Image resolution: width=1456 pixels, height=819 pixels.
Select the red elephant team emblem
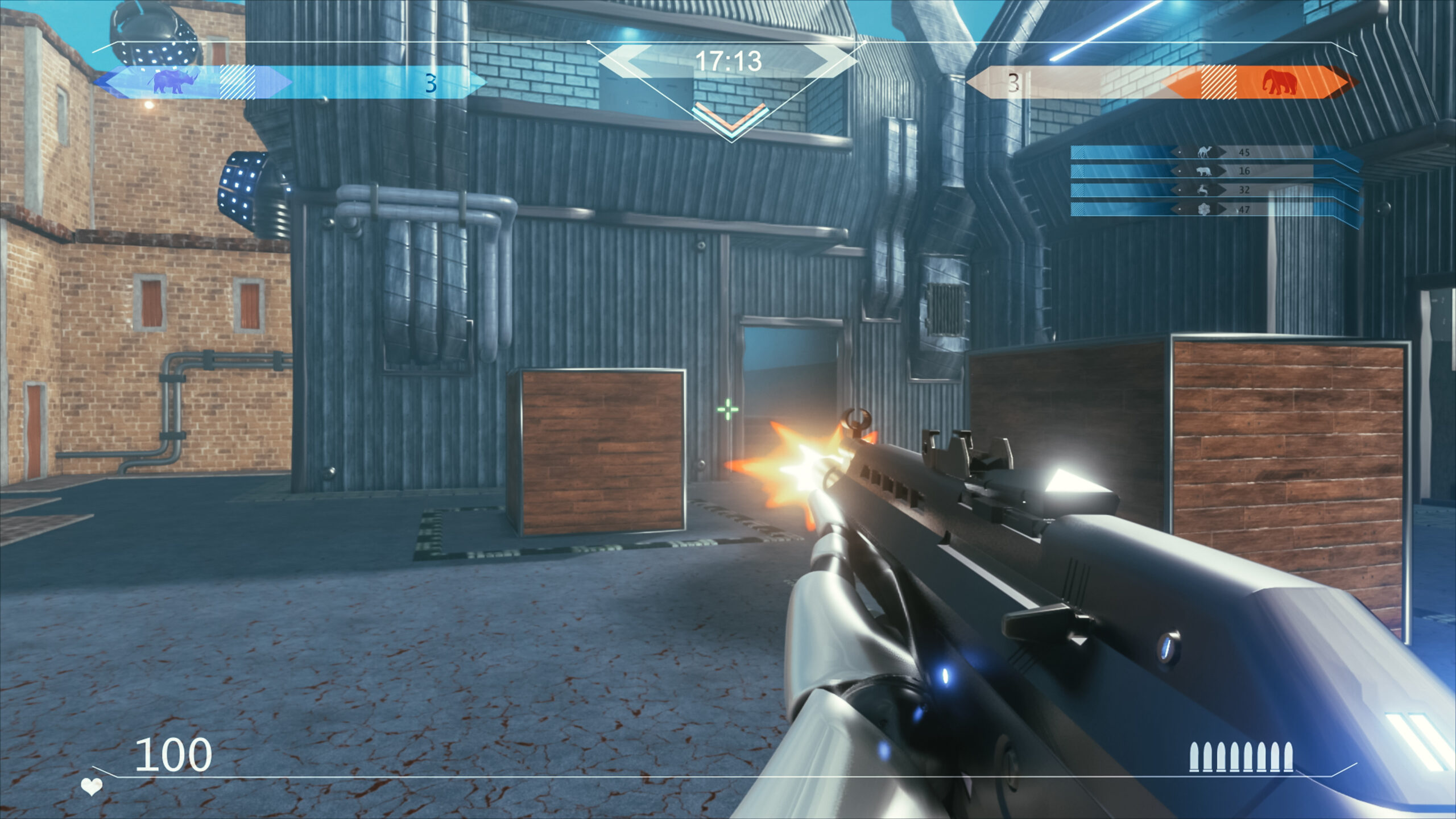click(x=1280, y=82)
